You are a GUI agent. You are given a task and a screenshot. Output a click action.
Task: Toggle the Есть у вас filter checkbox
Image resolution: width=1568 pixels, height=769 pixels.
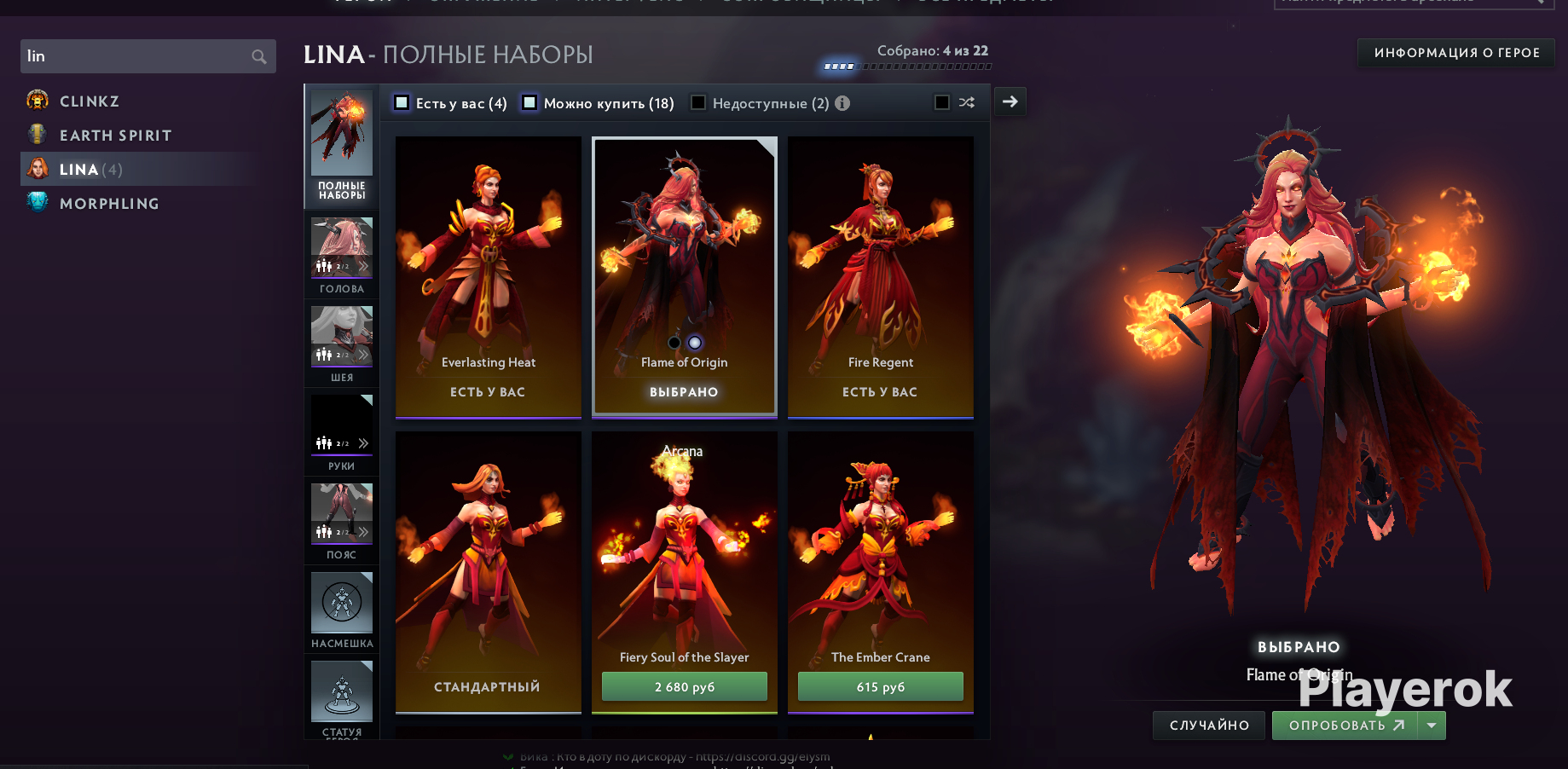coord(402,103)
